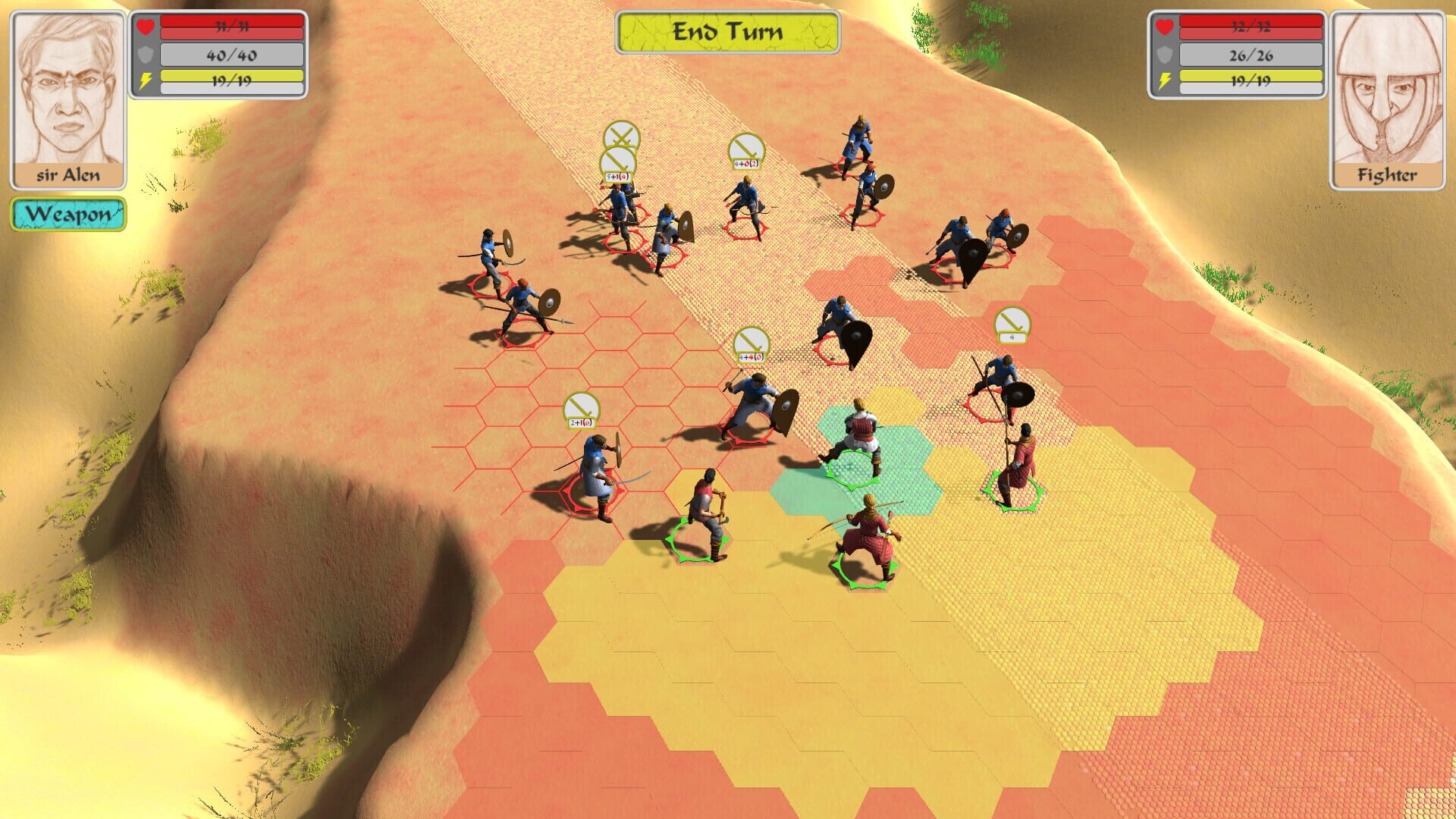Click the crossed-swords counterattack icon

pyautogui.click(x=620, y=136)
